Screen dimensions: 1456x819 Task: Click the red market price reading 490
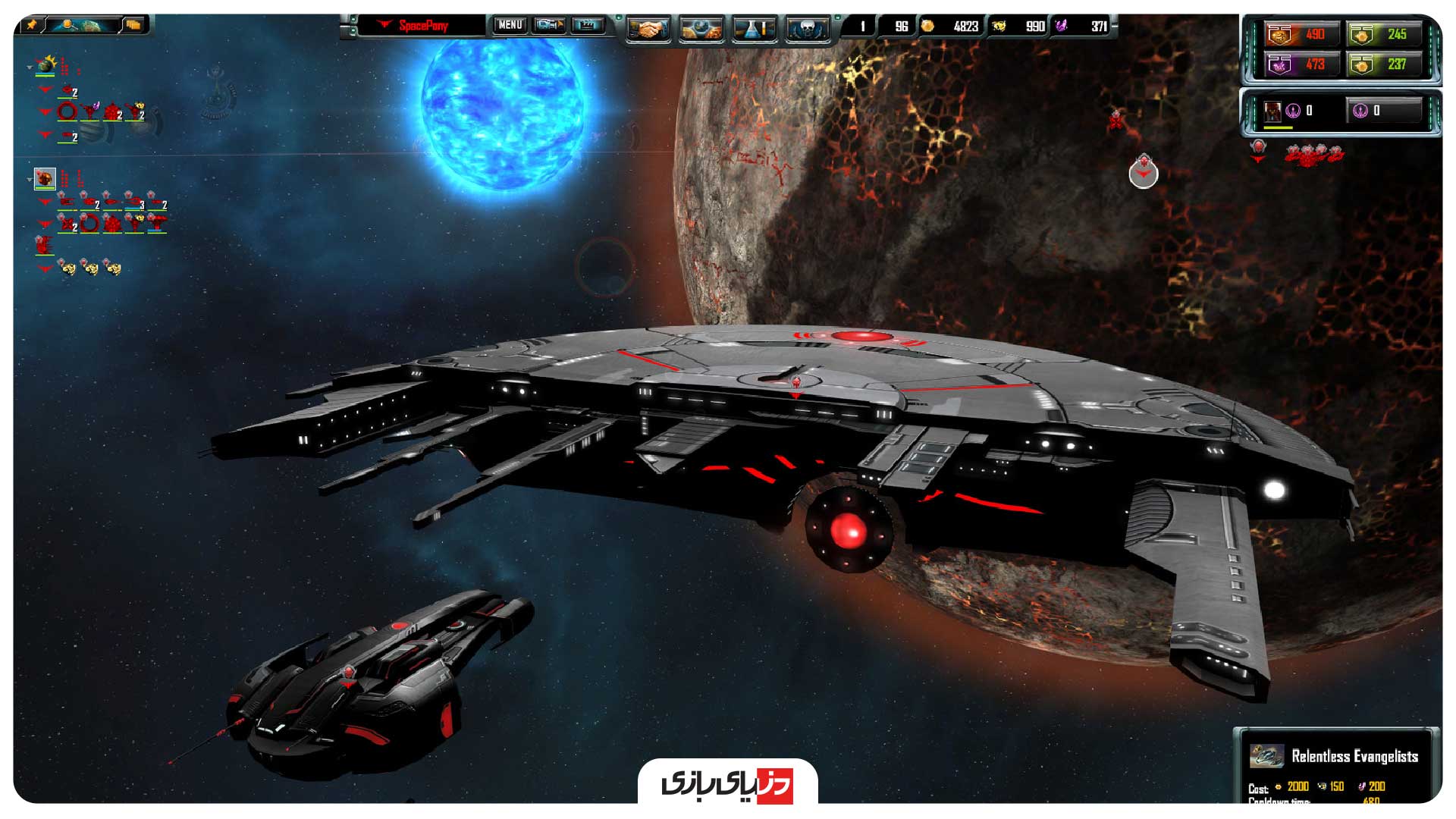tap(1299, 34)
